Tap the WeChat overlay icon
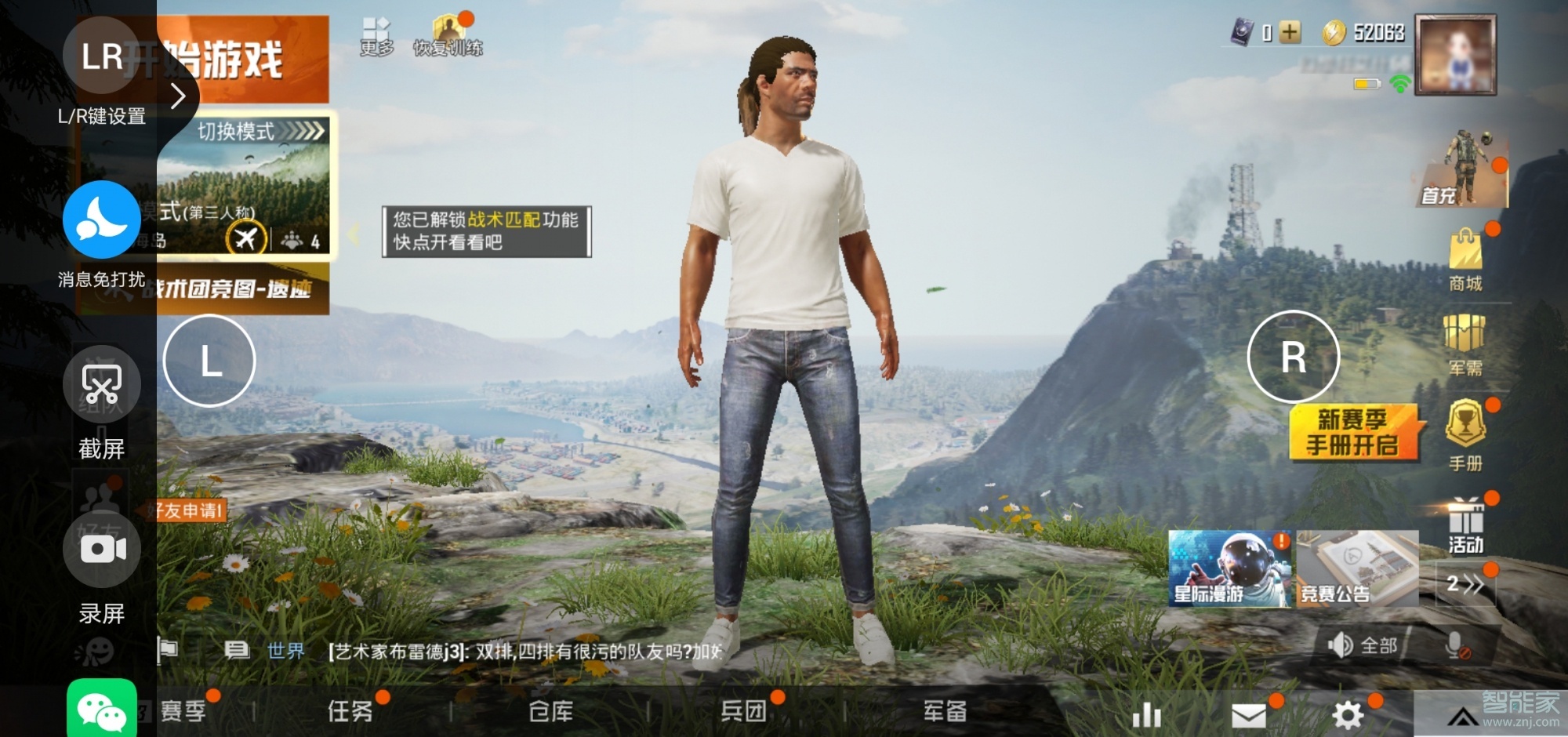The width and height of the screenshot is (1568, 737). (x=102, y=710)
